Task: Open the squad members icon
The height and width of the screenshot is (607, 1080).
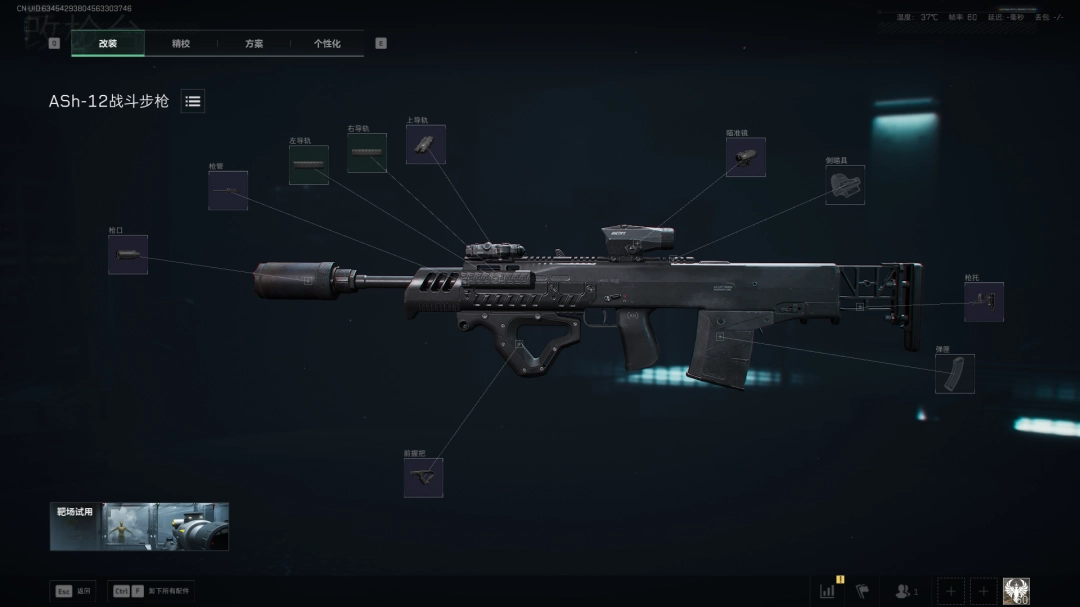Action: point(906,591)
